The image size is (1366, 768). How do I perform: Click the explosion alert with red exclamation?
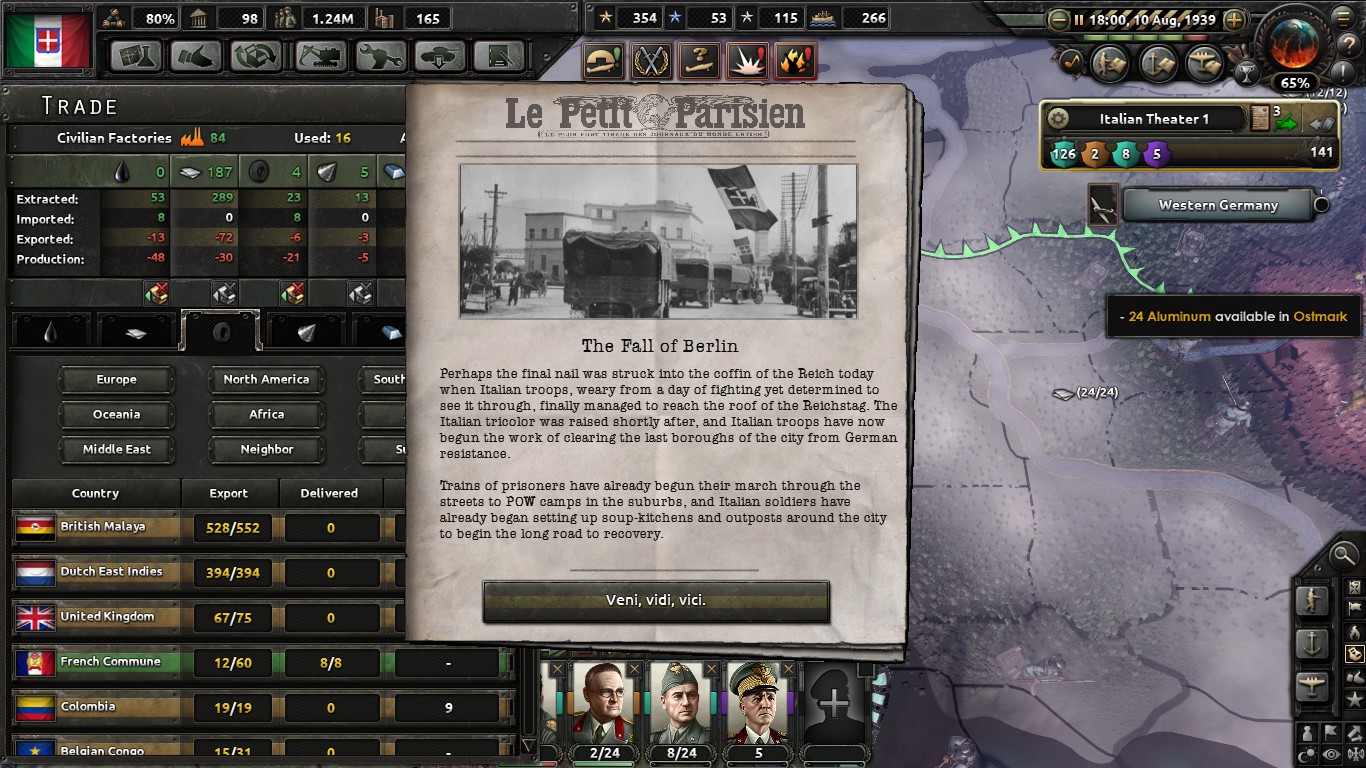click(x=747, y=60)
